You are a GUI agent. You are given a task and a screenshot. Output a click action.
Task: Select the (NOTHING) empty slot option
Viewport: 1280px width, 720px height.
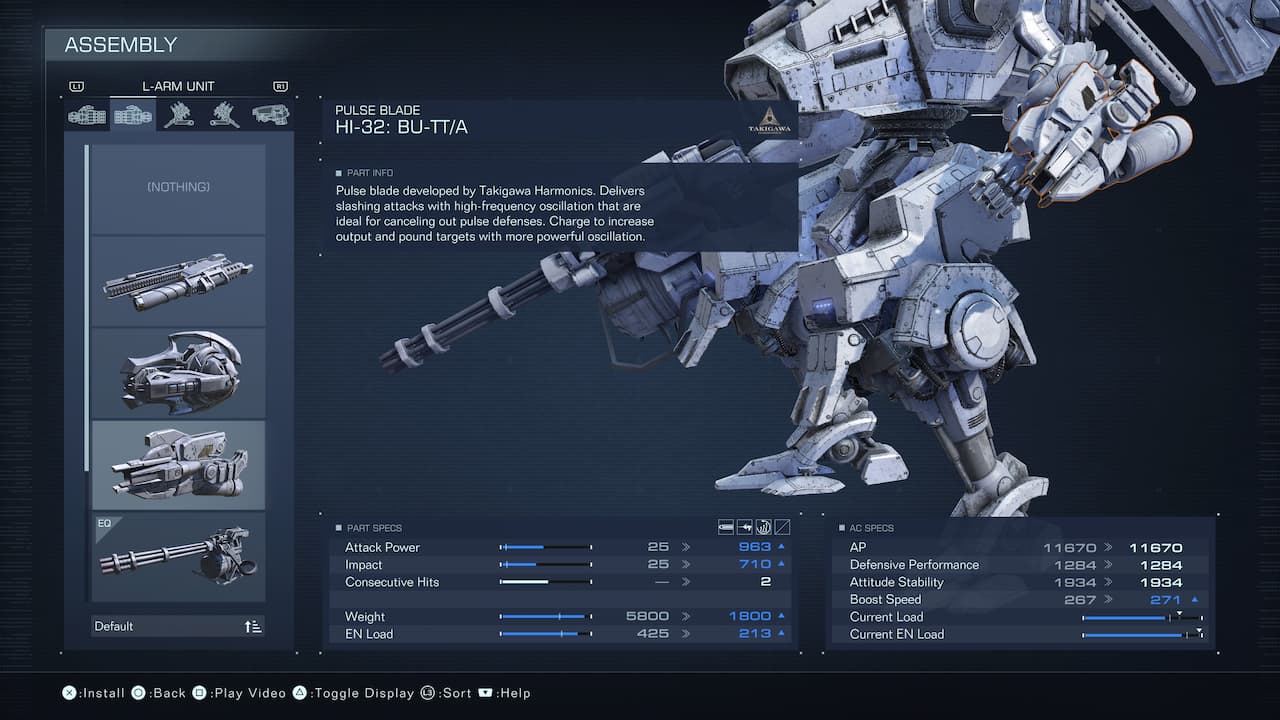pos(178,188)
